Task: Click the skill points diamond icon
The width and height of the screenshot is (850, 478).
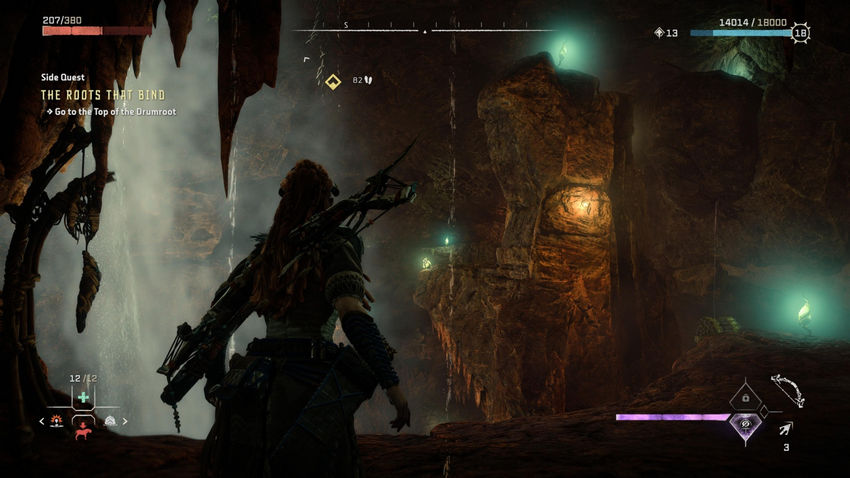Action: [x=658, y=33]
